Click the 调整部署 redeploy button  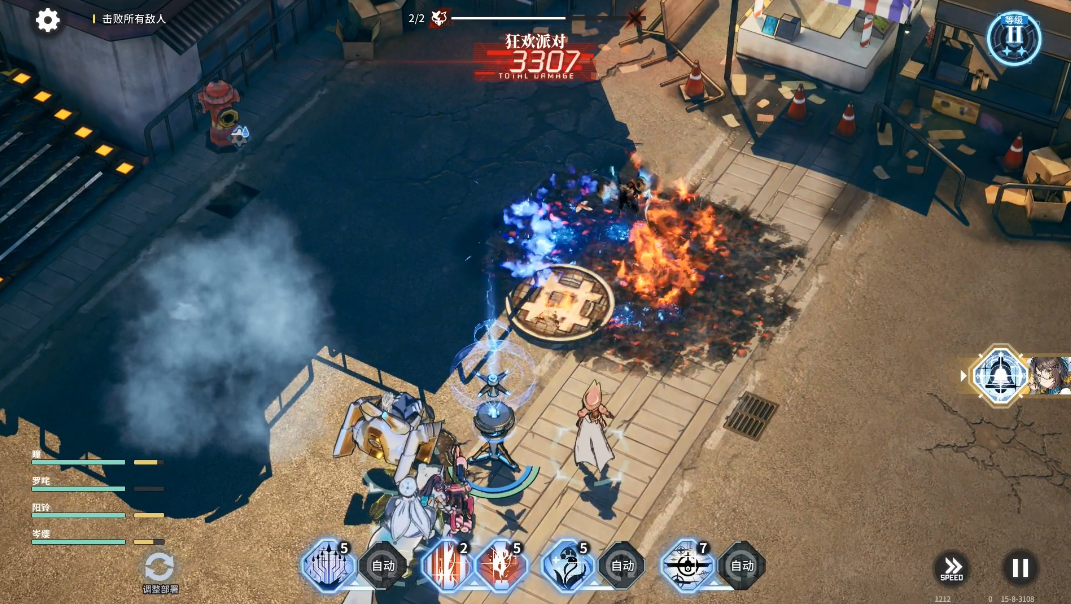coord(160,569)
